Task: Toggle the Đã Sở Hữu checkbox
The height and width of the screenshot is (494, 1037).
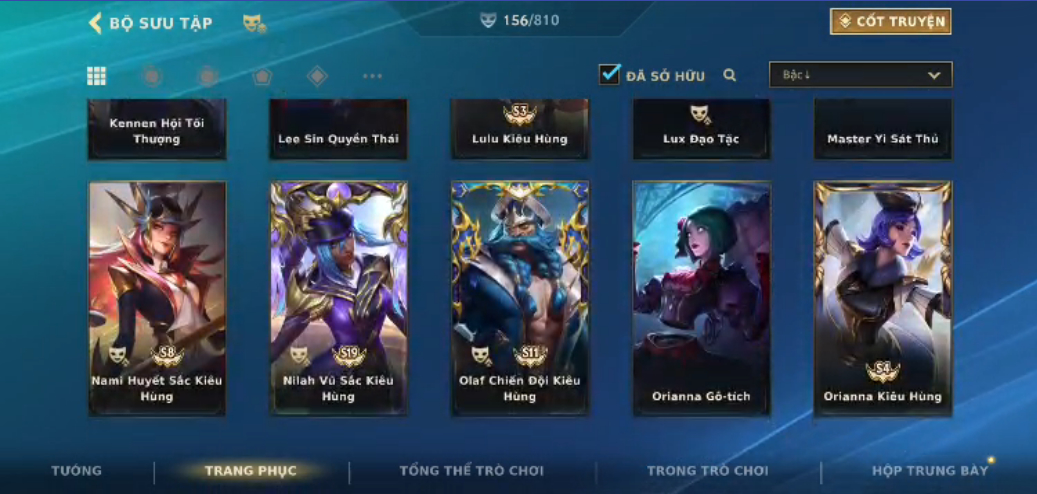Action: click(x=610, y=75)
